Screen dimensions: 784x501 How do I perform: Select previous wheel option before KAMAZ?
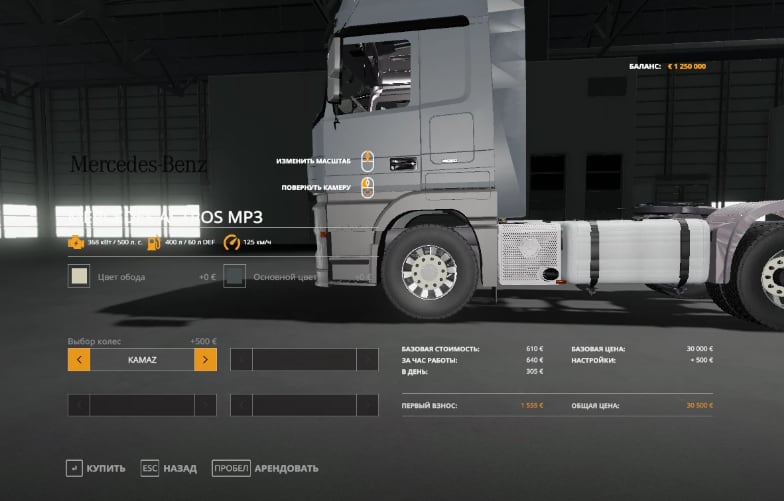coord(79,359)
